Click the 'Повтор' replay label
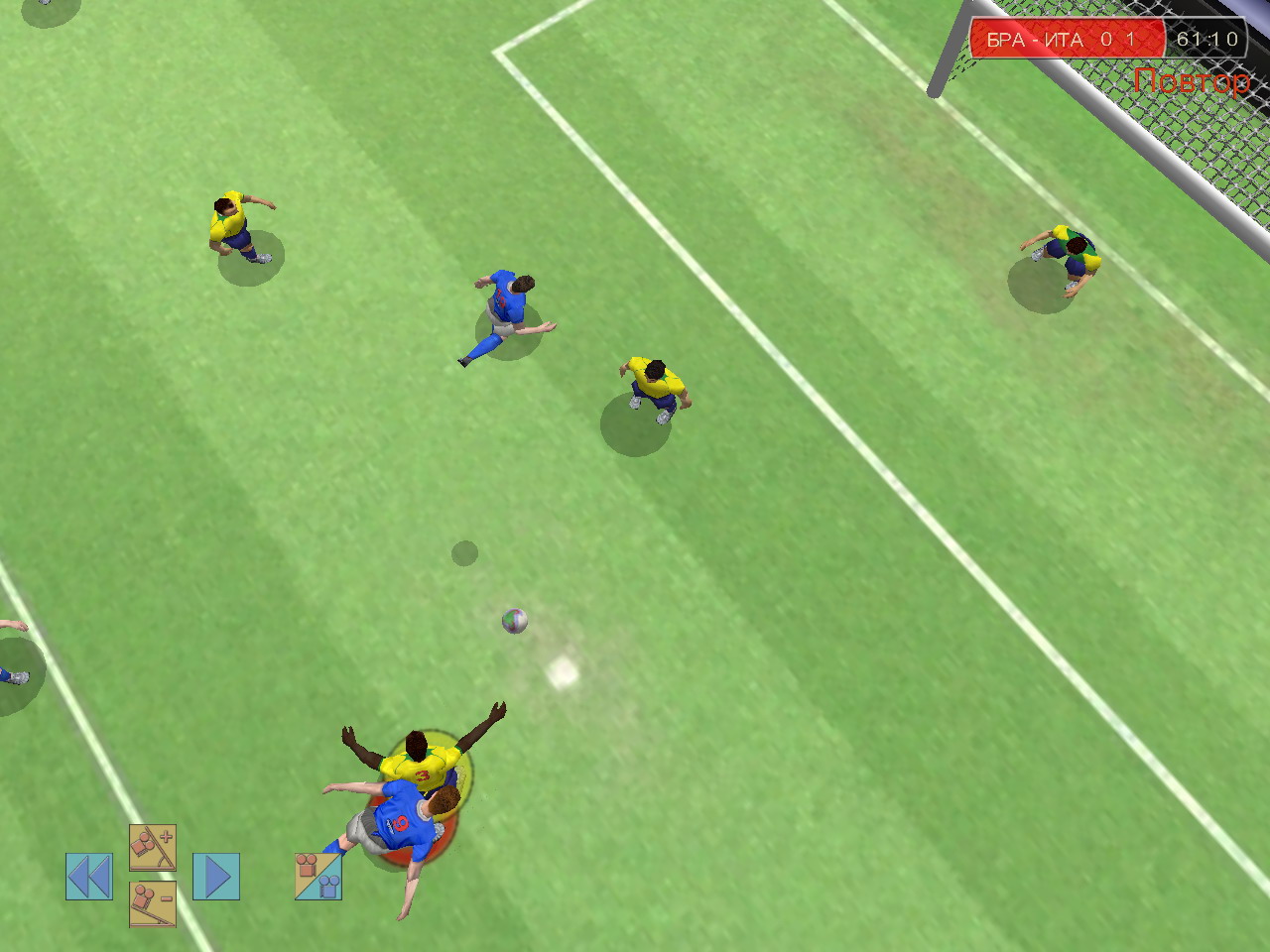Viewport: 1270px width, 952px height. tap(1194, 78)
